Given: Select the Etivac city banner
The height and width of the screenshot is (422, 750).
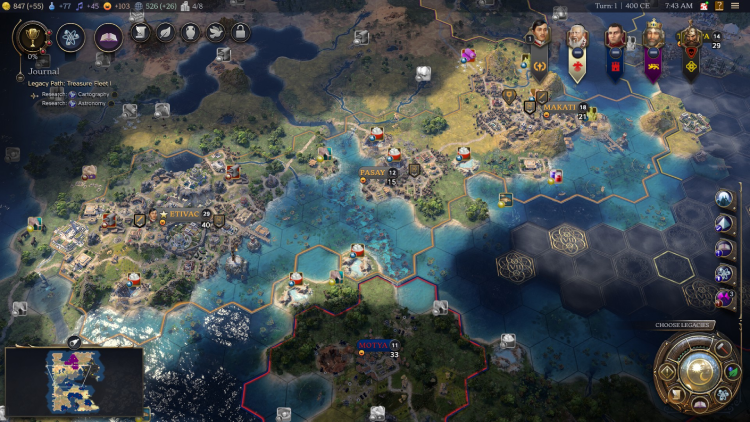Looking at the screenshot, I should [x=183, y=214].
